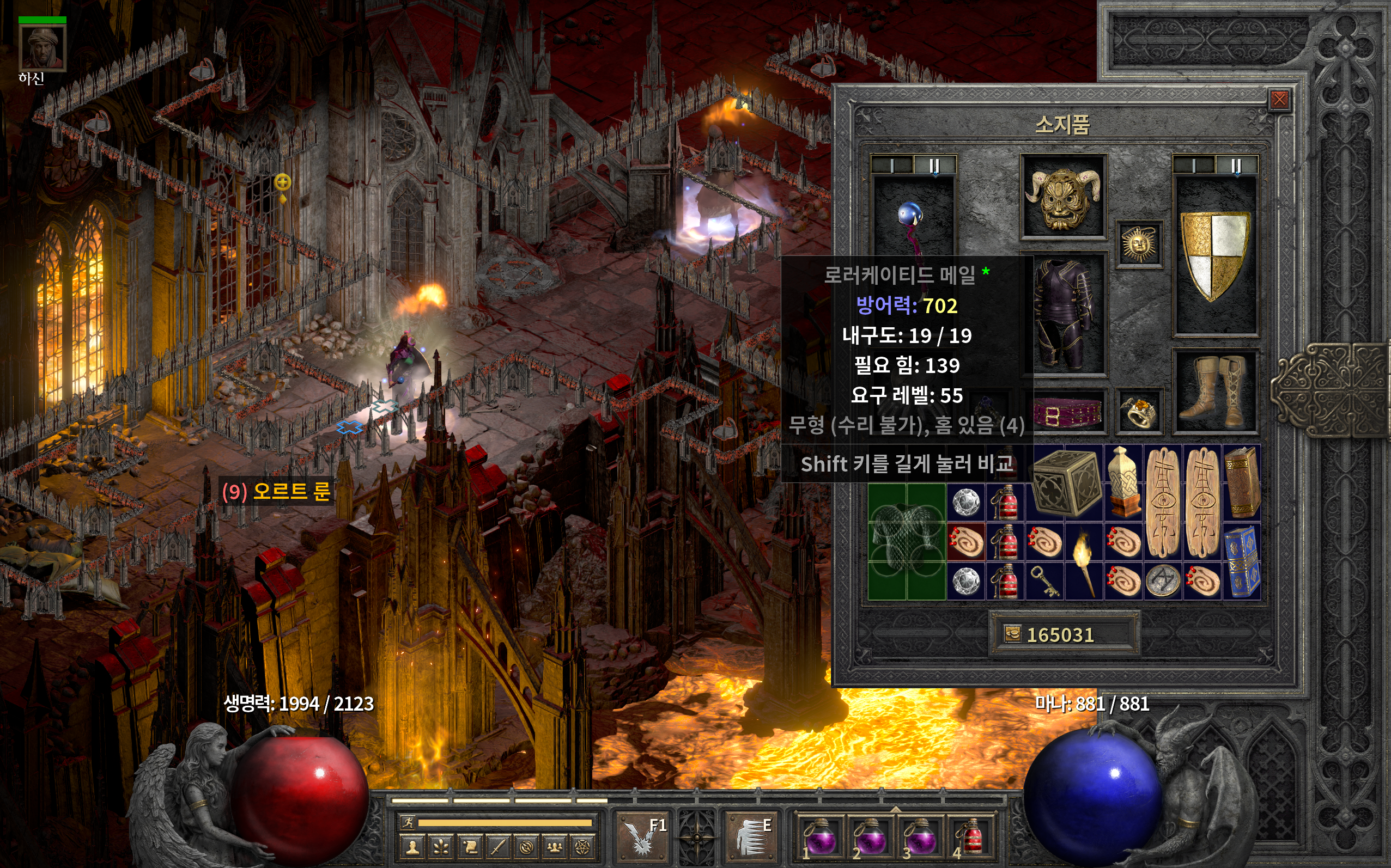Click the equipped gold ring
The height and width of the screenshot is (868, 1391).
coord(1139,411)
